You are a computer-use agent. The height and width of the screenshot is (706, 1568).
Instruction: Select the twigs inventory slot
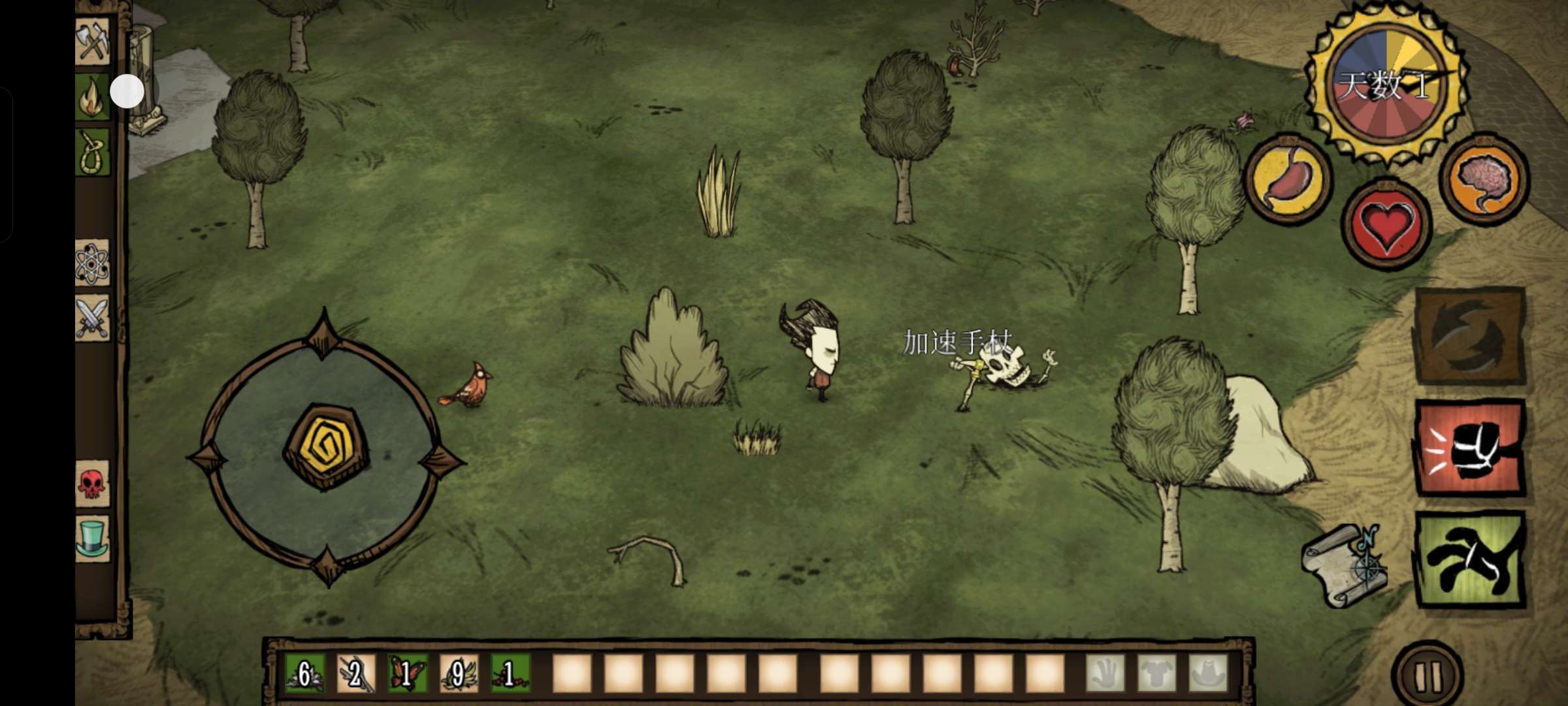click(x=356, y=673)
